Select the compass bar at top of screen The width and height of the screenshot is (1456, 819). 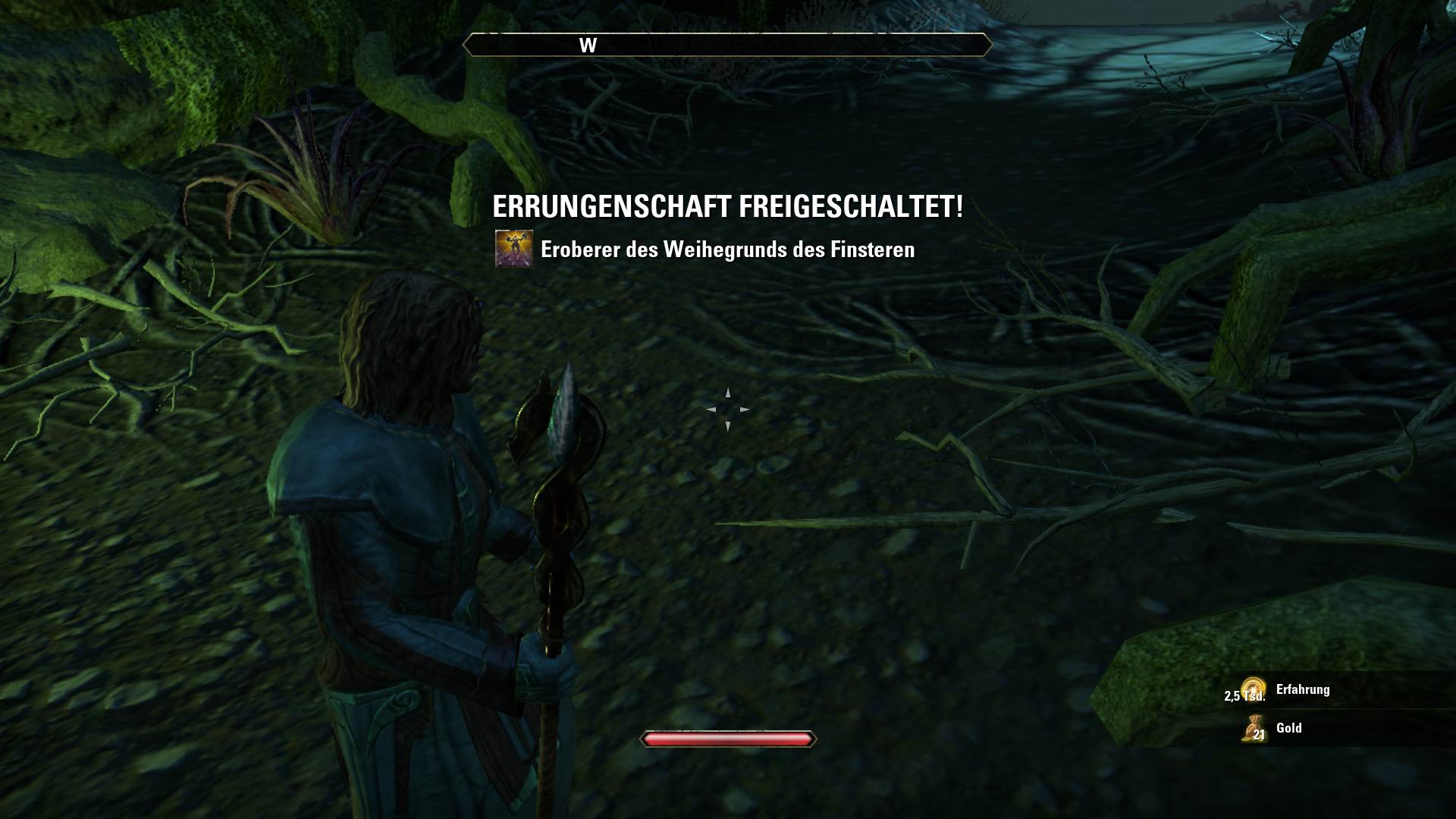(728, 45)
